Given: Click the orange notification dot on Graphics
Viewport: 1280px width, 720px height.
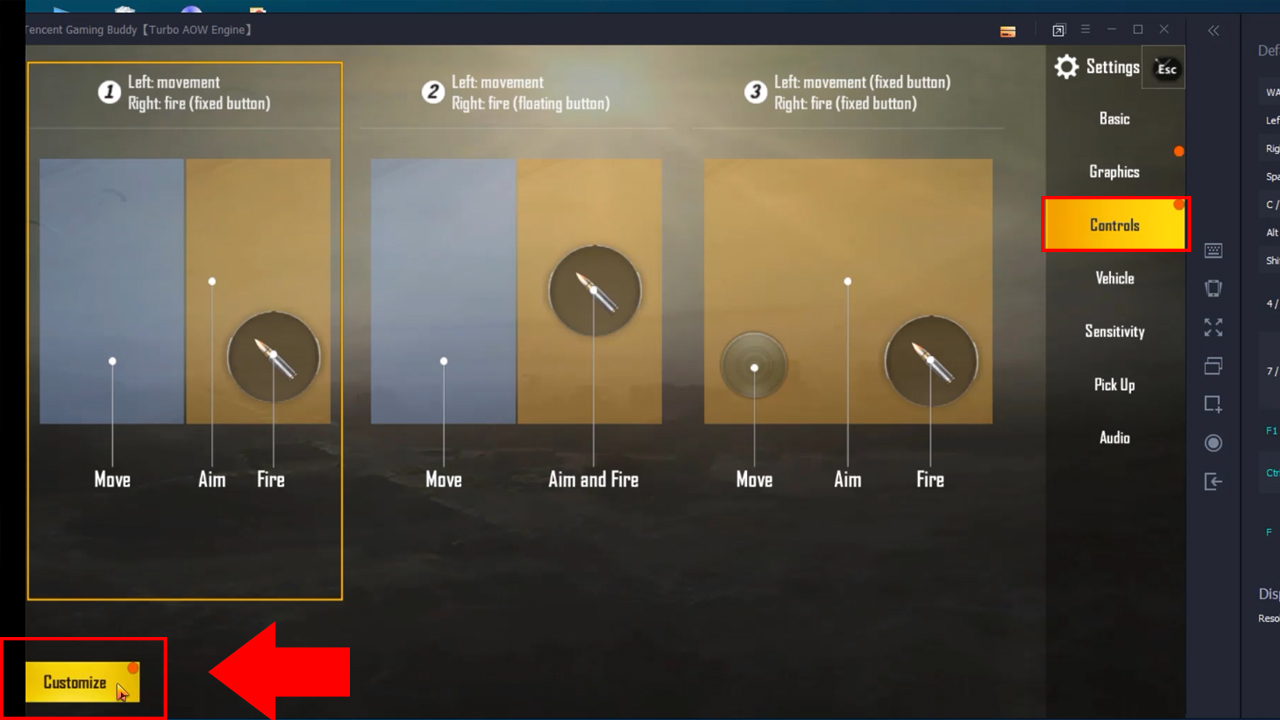Looking at the screenshot, I should [x=1179, y=151].
